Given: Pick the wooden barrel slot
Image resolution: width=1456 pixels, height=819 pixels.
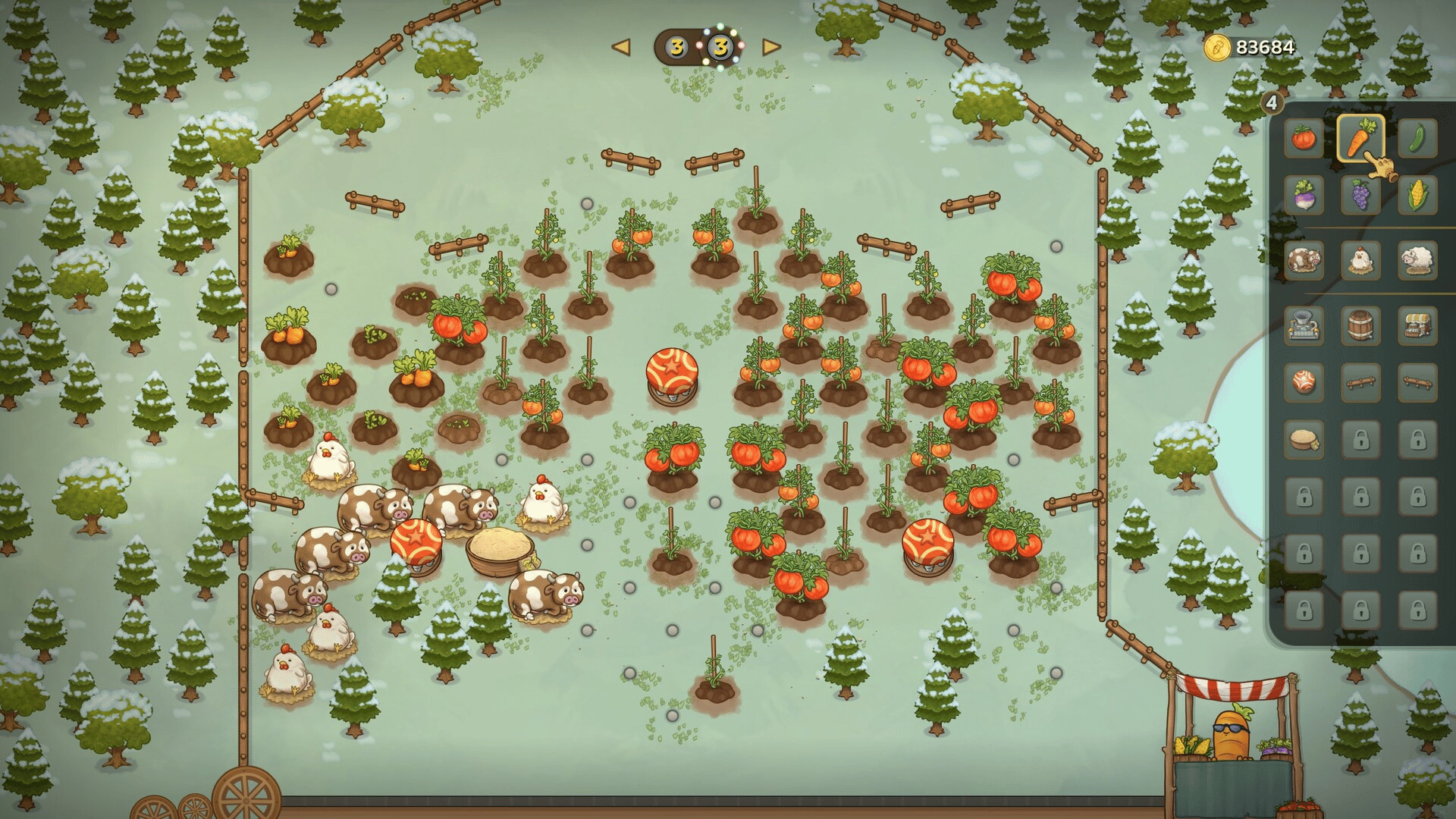Looking at the screenshot, I should (1360, 326).
